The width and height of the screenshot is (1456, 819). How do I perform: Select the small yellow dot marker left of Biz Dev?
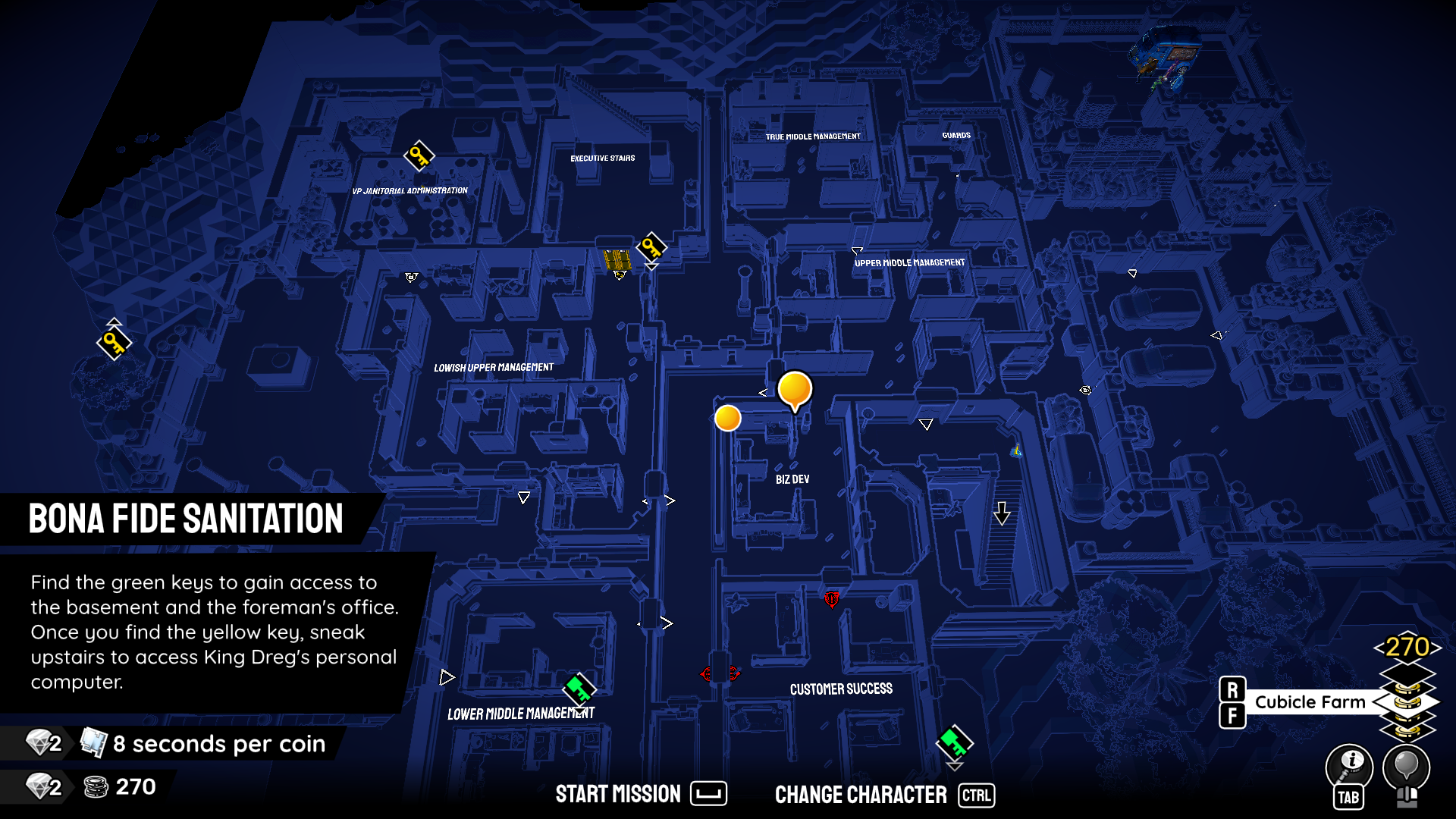(727, 418)
